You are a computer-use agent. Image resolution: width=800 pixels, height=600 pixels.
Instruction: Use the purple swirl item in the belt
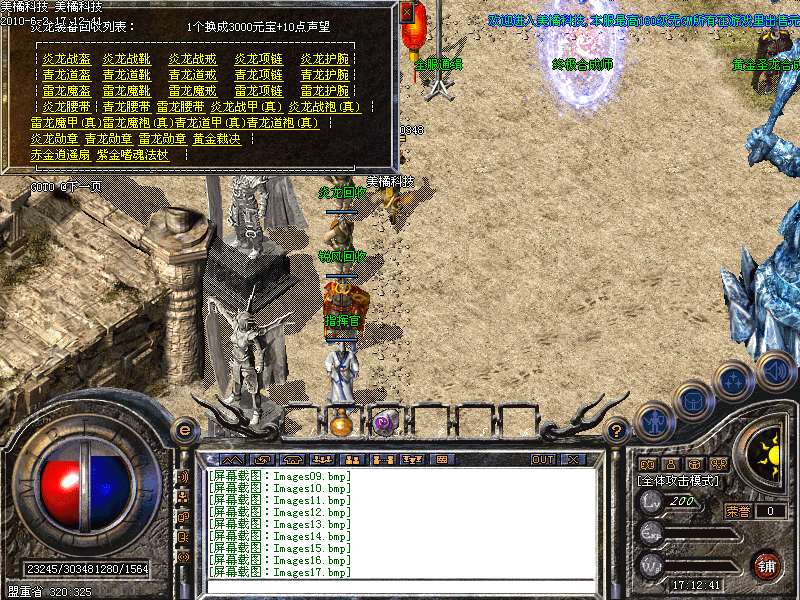[x=383, y=424]
